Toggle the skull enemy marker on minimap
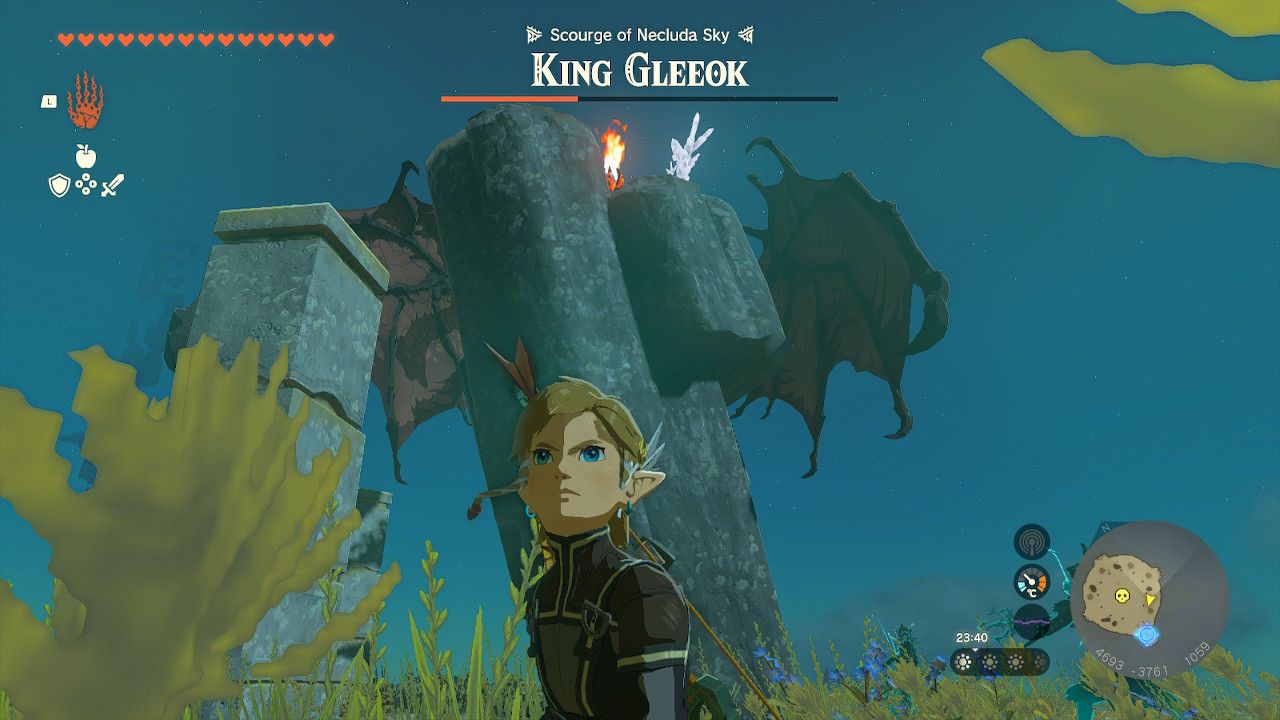1280x720 pixels. pos(1122,595)
